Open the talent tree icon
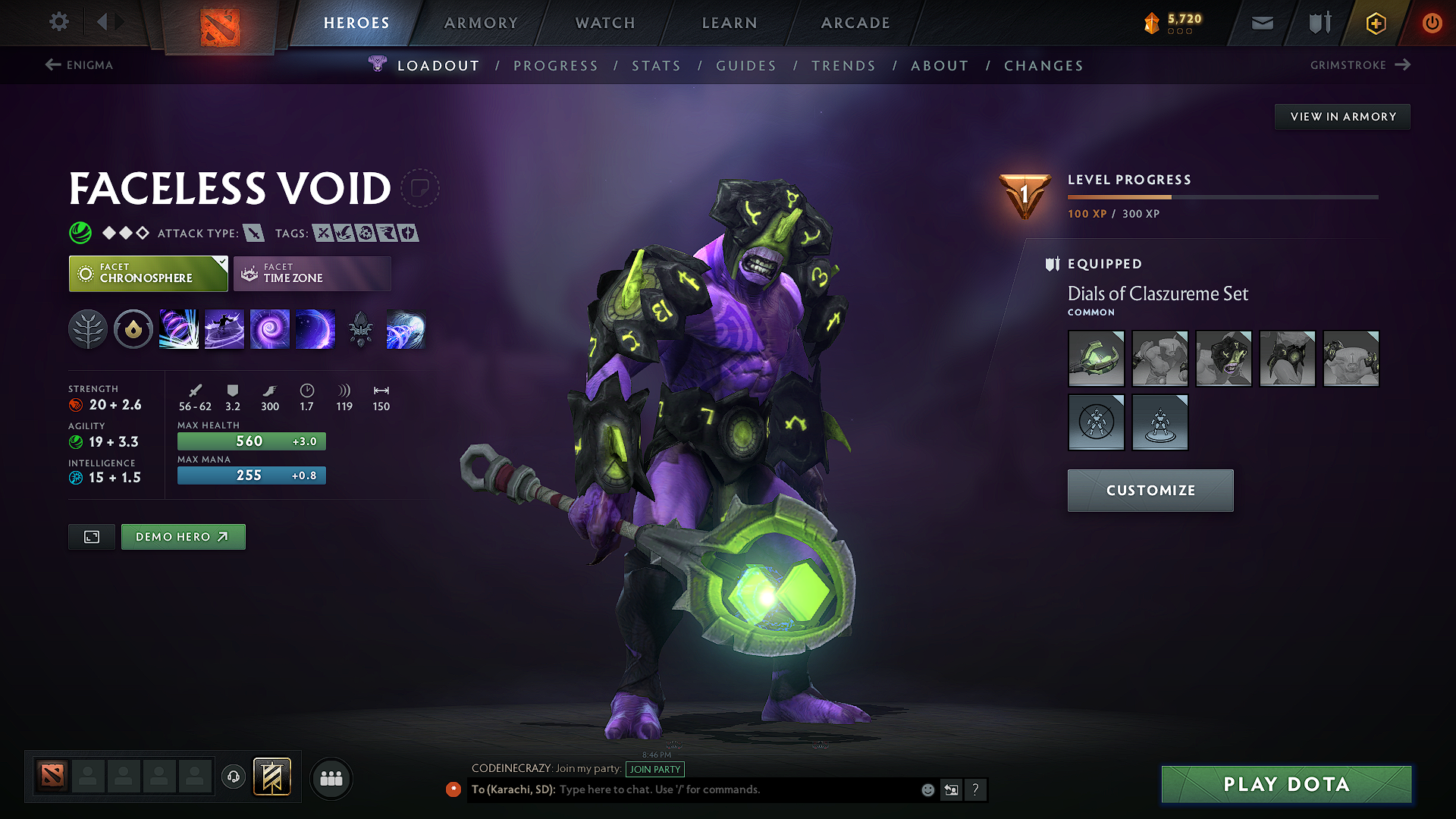The image size is (1456, 819). (x=88, y=329)
